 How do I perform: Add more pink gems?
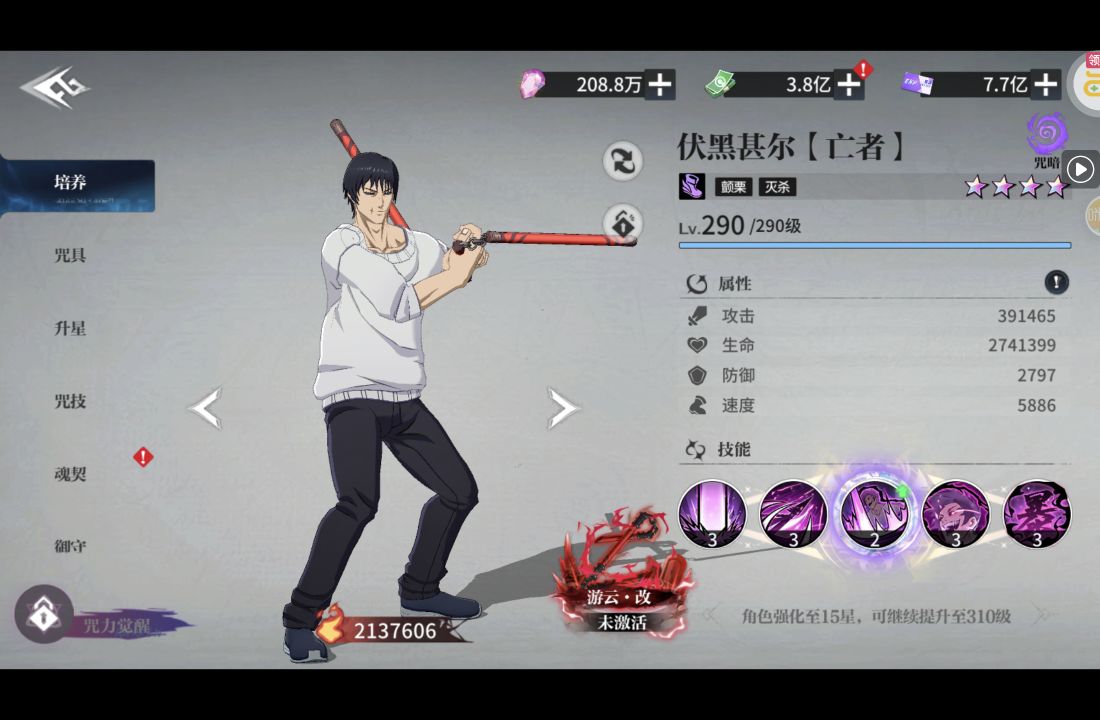click(x=660, y=85)
